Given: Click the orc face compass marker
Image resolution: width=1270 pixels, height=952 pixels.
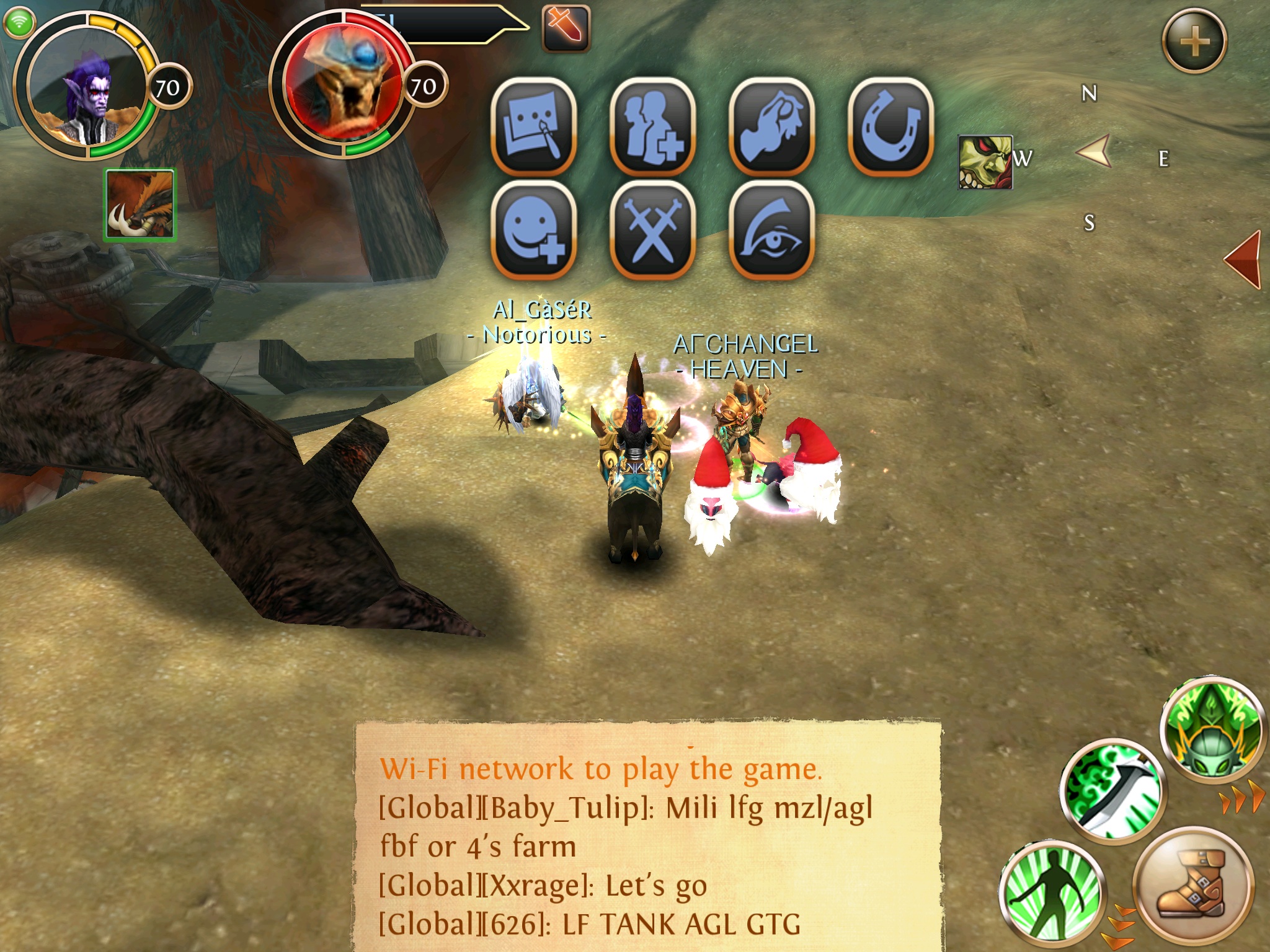Looking at the screenshot, I should point(985,162).
